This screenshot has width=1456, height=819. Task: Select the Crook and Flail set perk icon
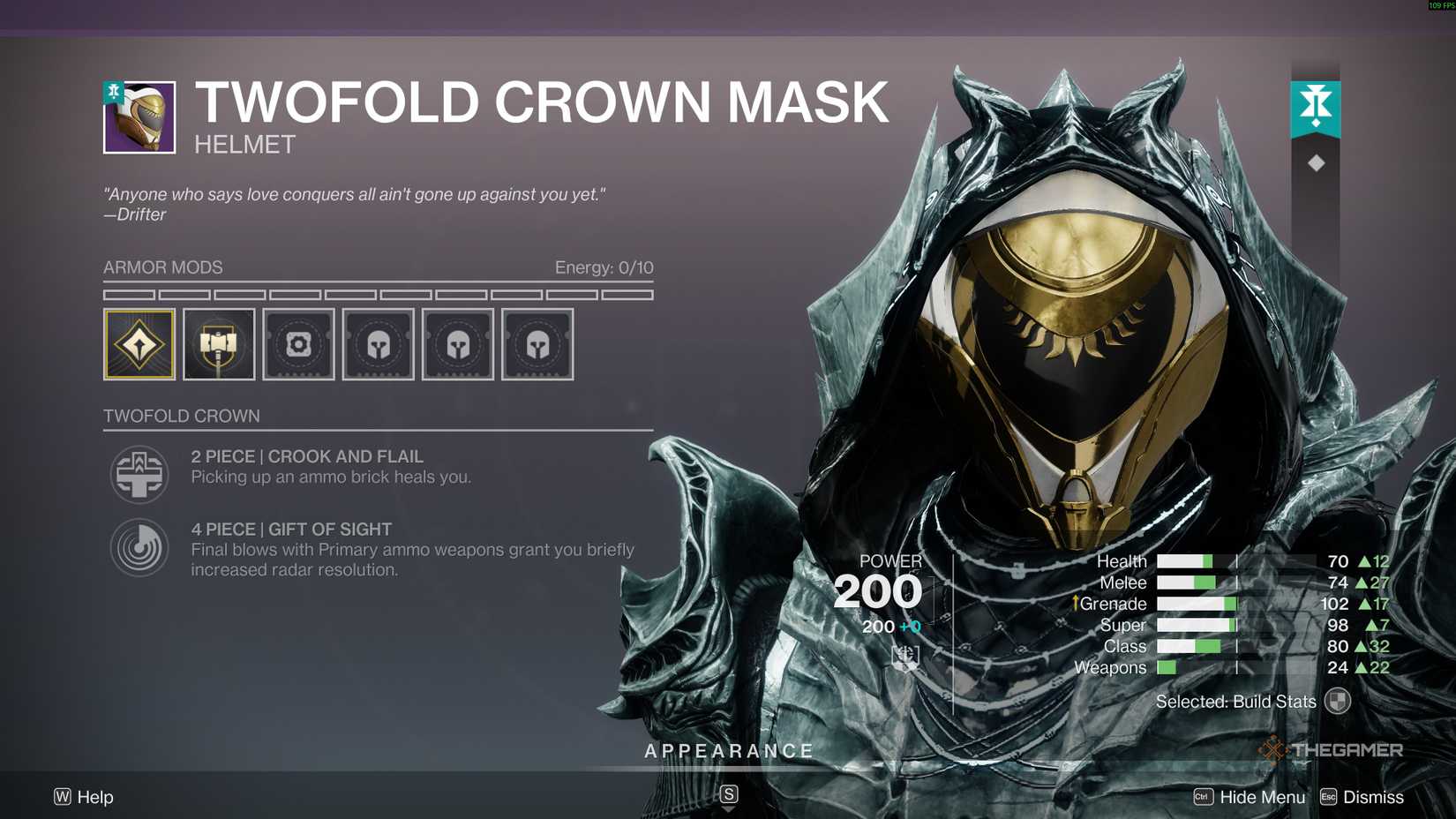(139, 474)
